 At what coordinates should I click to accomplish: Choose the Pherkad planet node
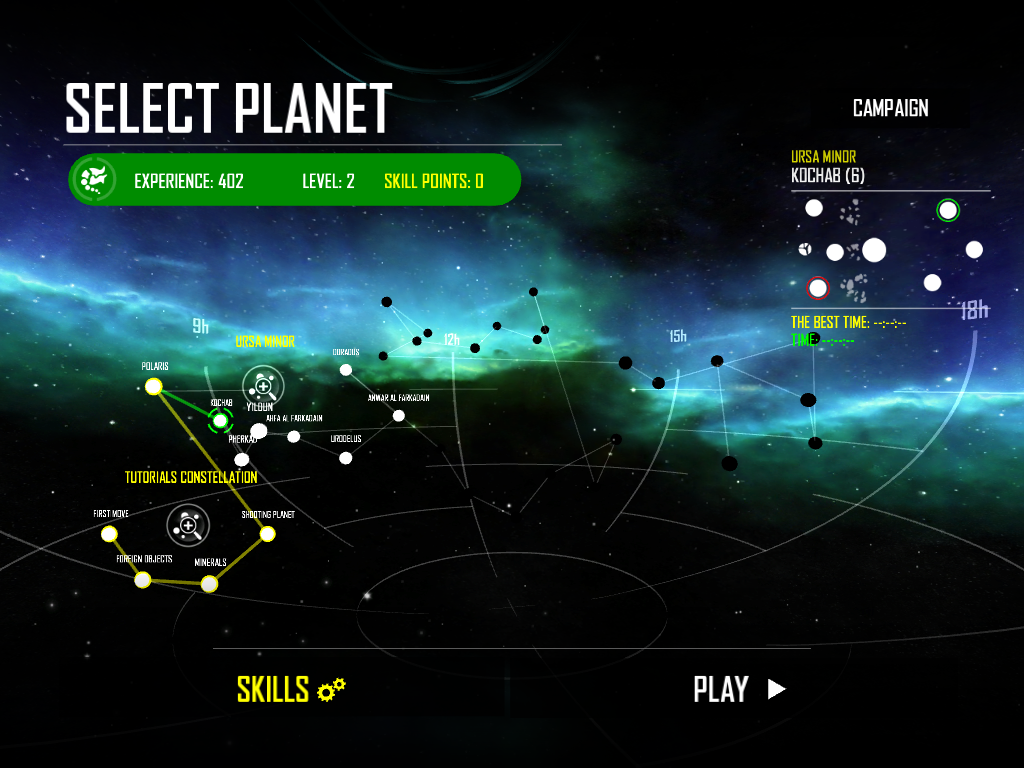click(x=241, y=459)
